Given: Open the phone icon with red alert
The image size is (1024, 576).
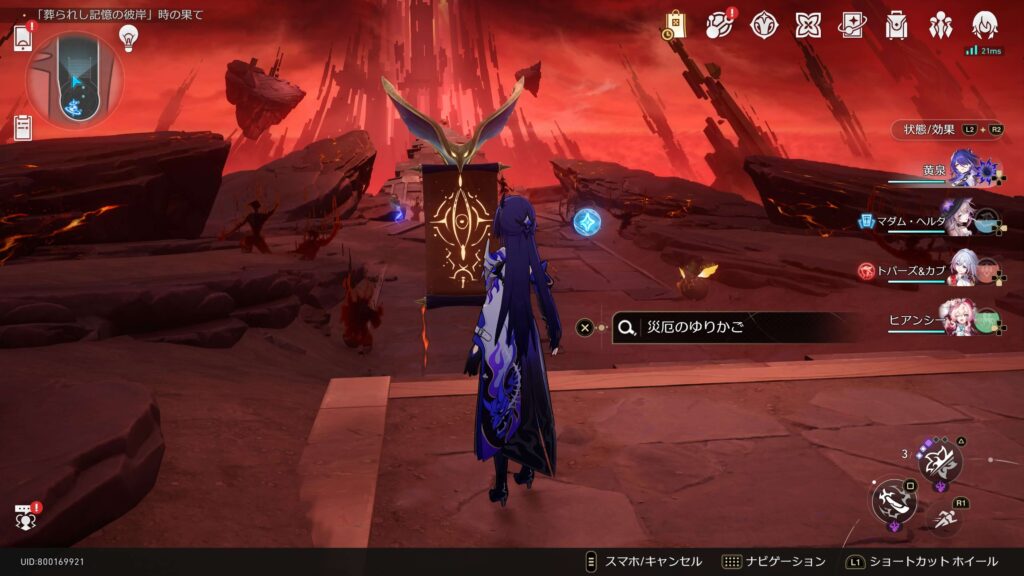Looking at the screenshot, I should pos(23,40).
